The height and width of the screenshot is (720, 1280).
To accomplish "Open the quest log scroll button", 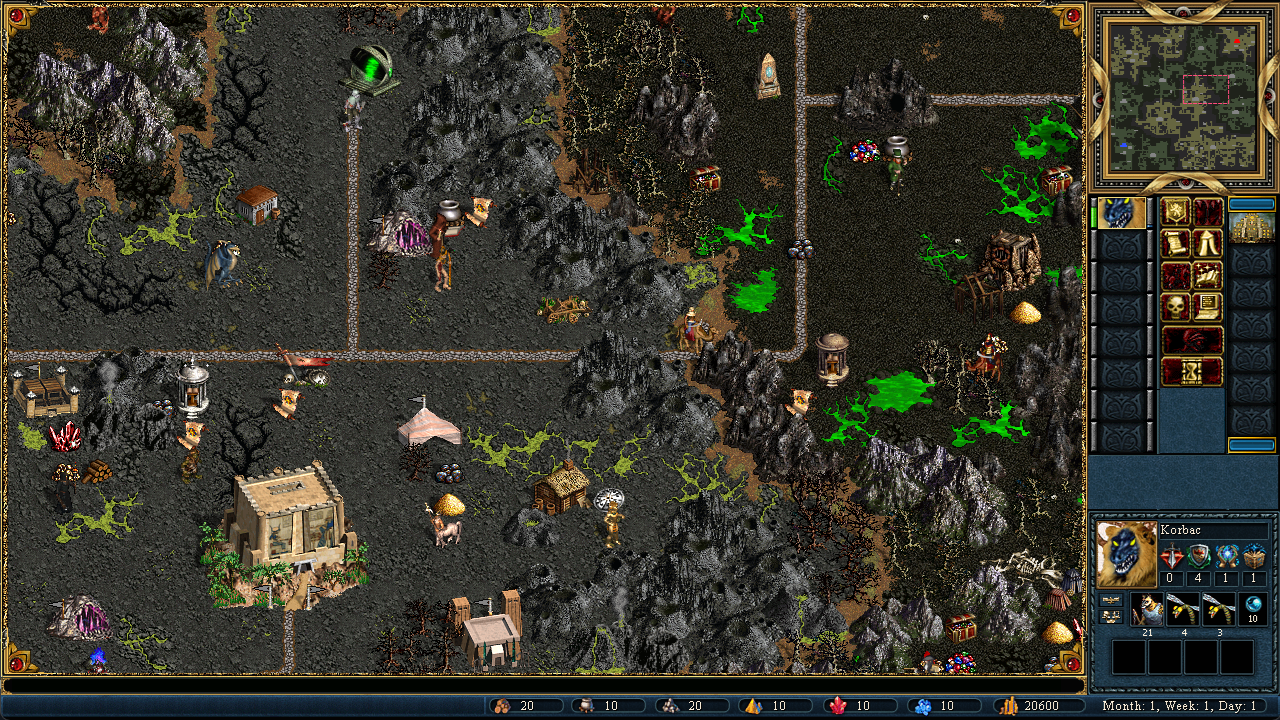I will coord(1175,243).
